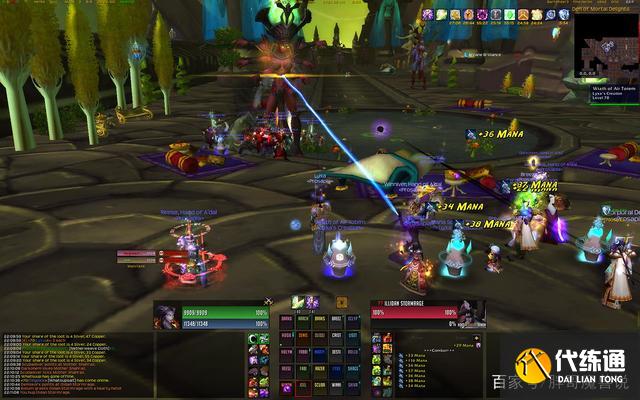Select the rightmost buff icon beside the minimap
The image size is (640, 400).
[x=563, y=14]
